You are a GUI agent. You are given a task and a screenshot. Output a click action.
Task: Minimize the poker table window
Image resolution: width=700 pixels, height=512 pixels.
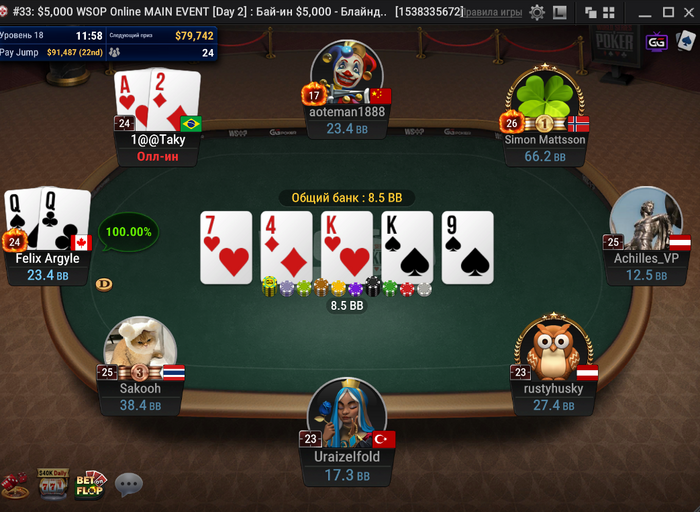(643, 13)
